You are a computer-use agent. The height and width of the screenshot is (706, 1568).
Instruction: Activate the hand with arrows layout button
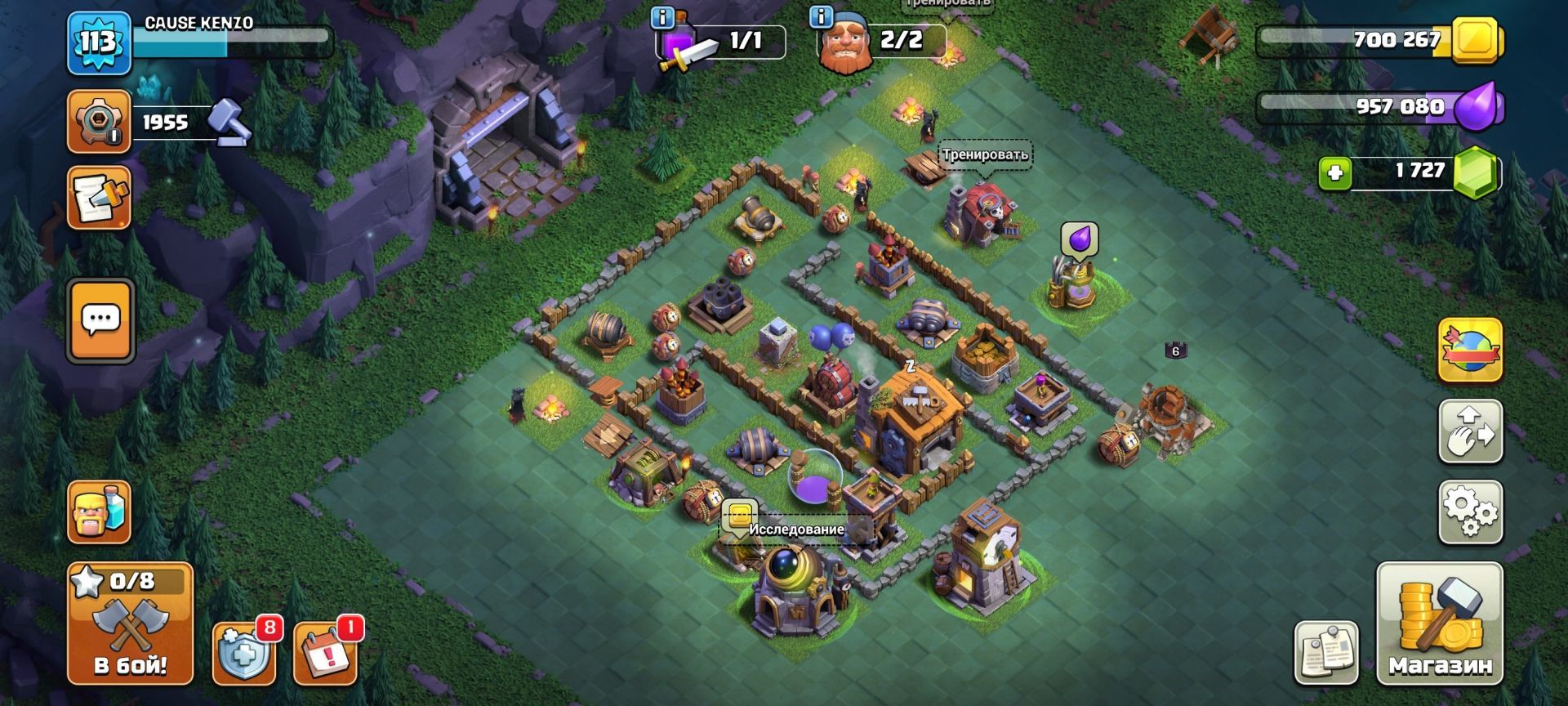1470,431
